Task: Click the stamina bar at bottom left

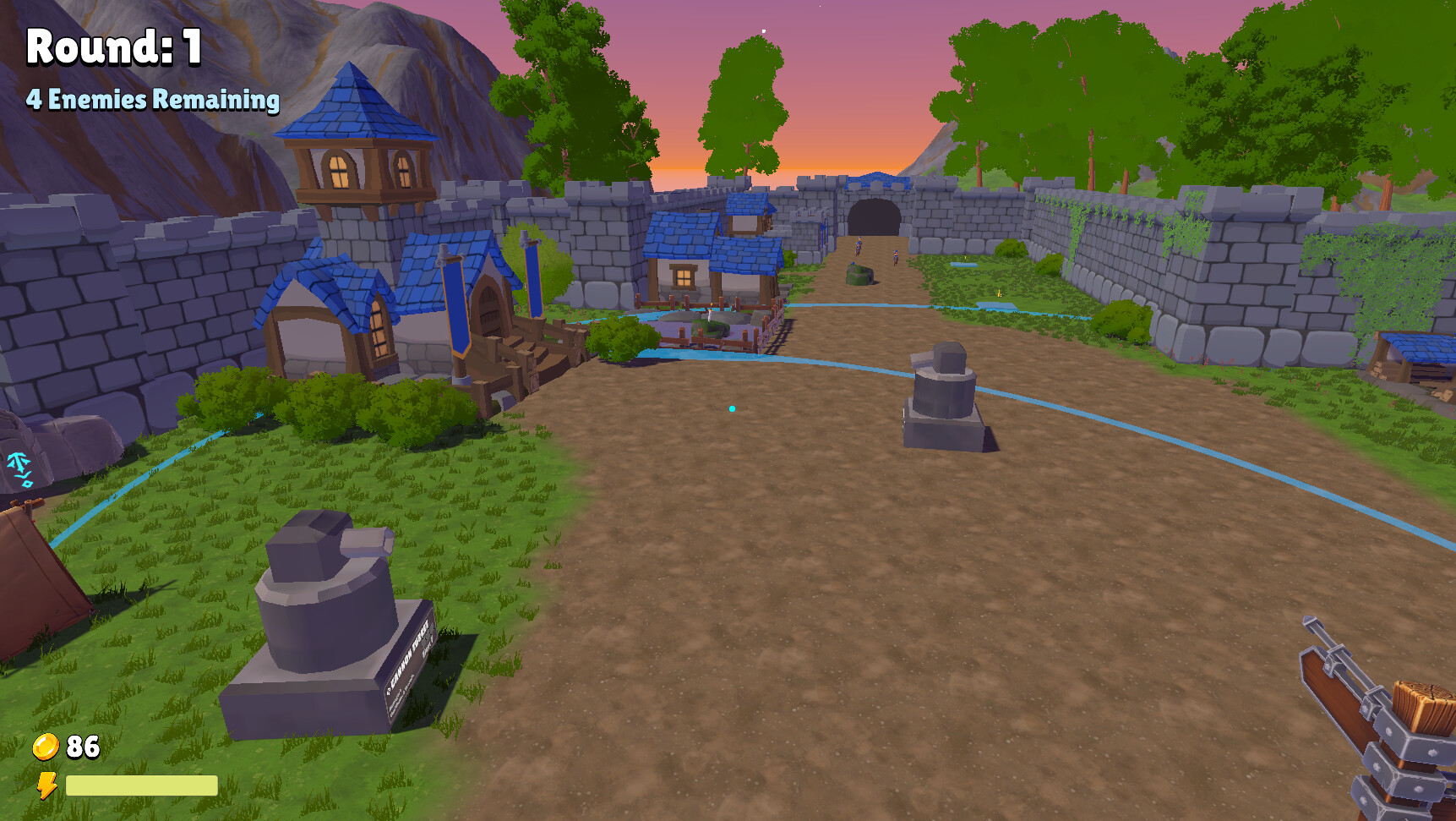Action: pyautogui.click(x=144, y=786)
